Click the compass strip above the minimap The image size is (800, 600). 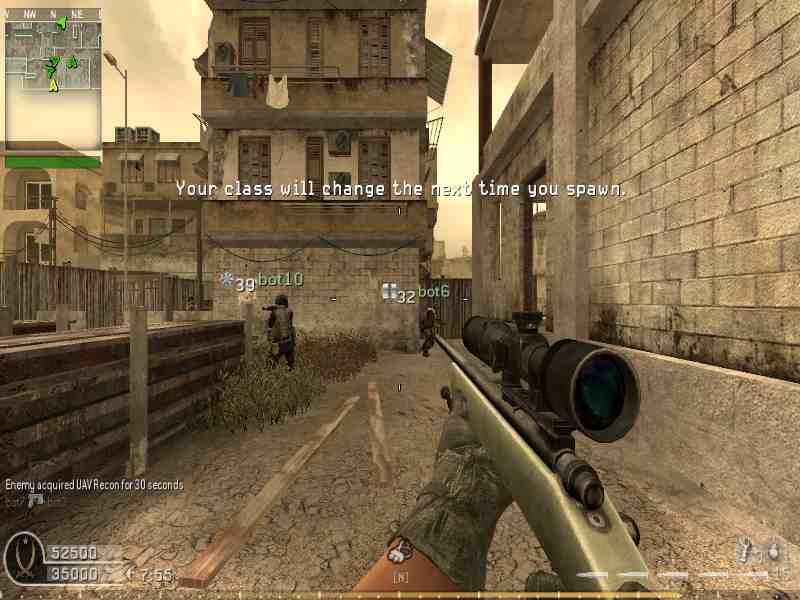tap(52, 15)
